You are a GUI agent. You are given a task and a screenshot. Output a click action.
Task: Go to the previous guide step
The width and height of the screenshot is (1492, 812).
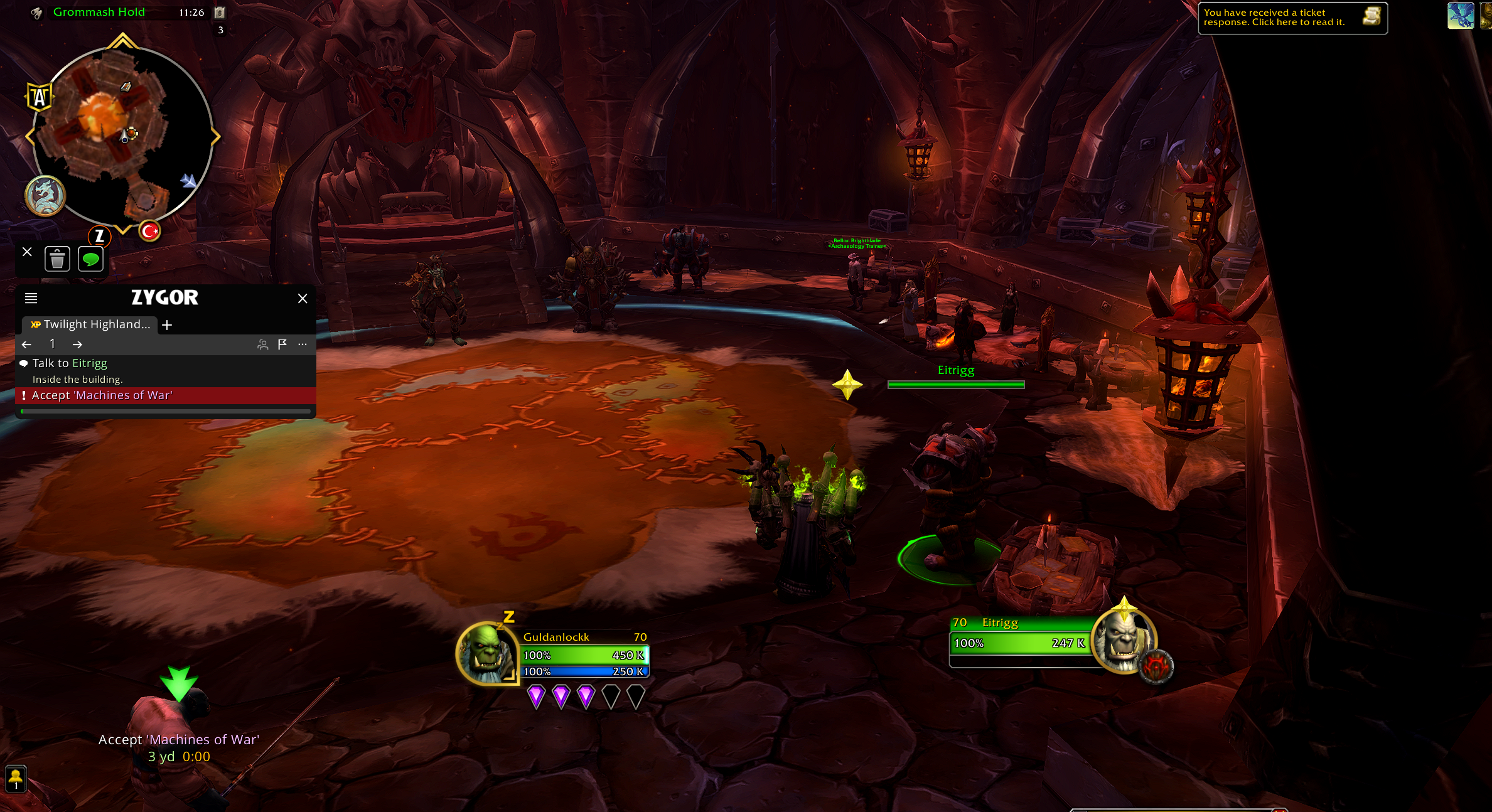pos(26,345)
